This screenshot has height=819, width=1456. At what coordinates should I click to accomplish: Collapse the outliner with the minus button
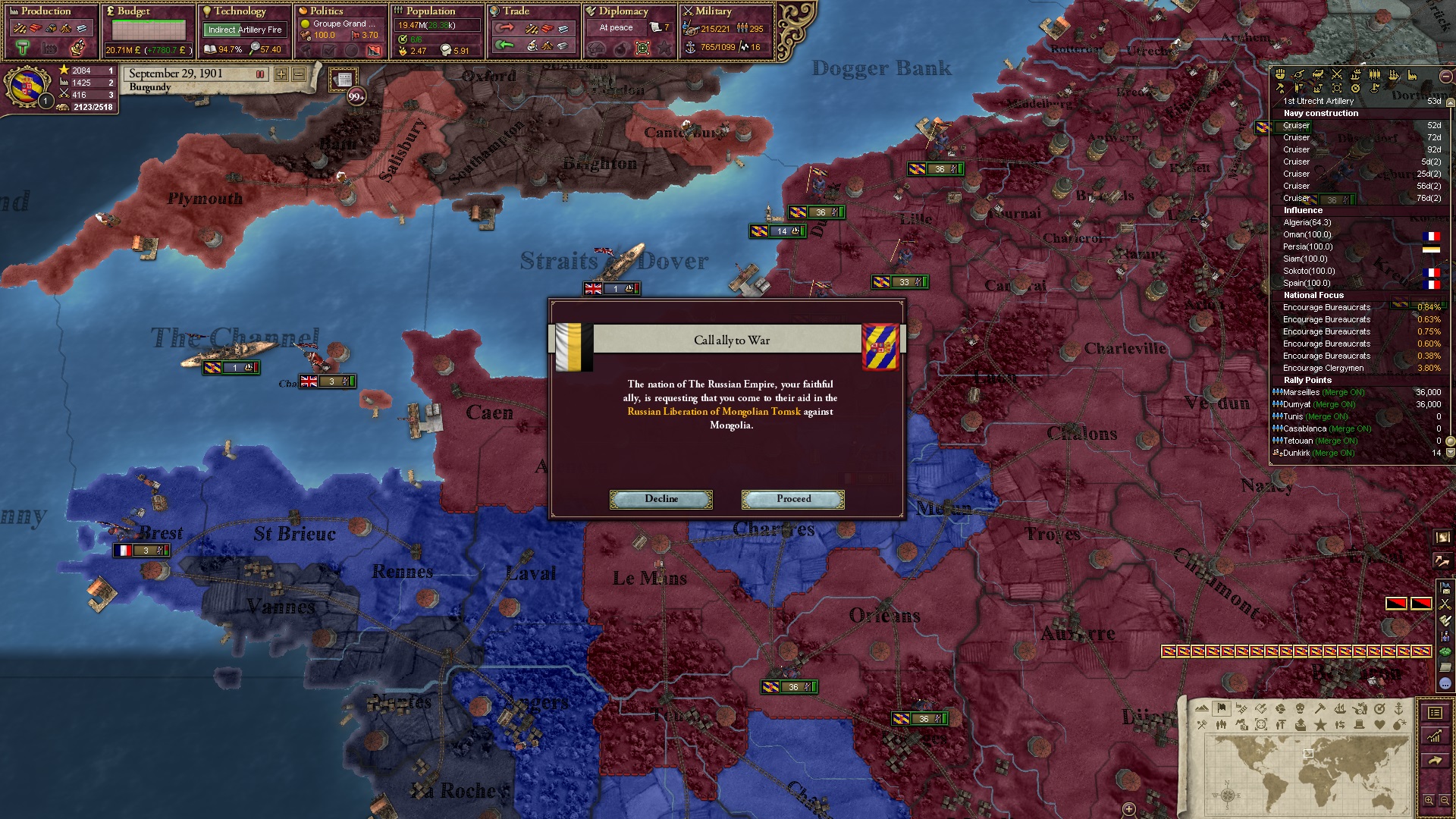tap(1445, 76)
